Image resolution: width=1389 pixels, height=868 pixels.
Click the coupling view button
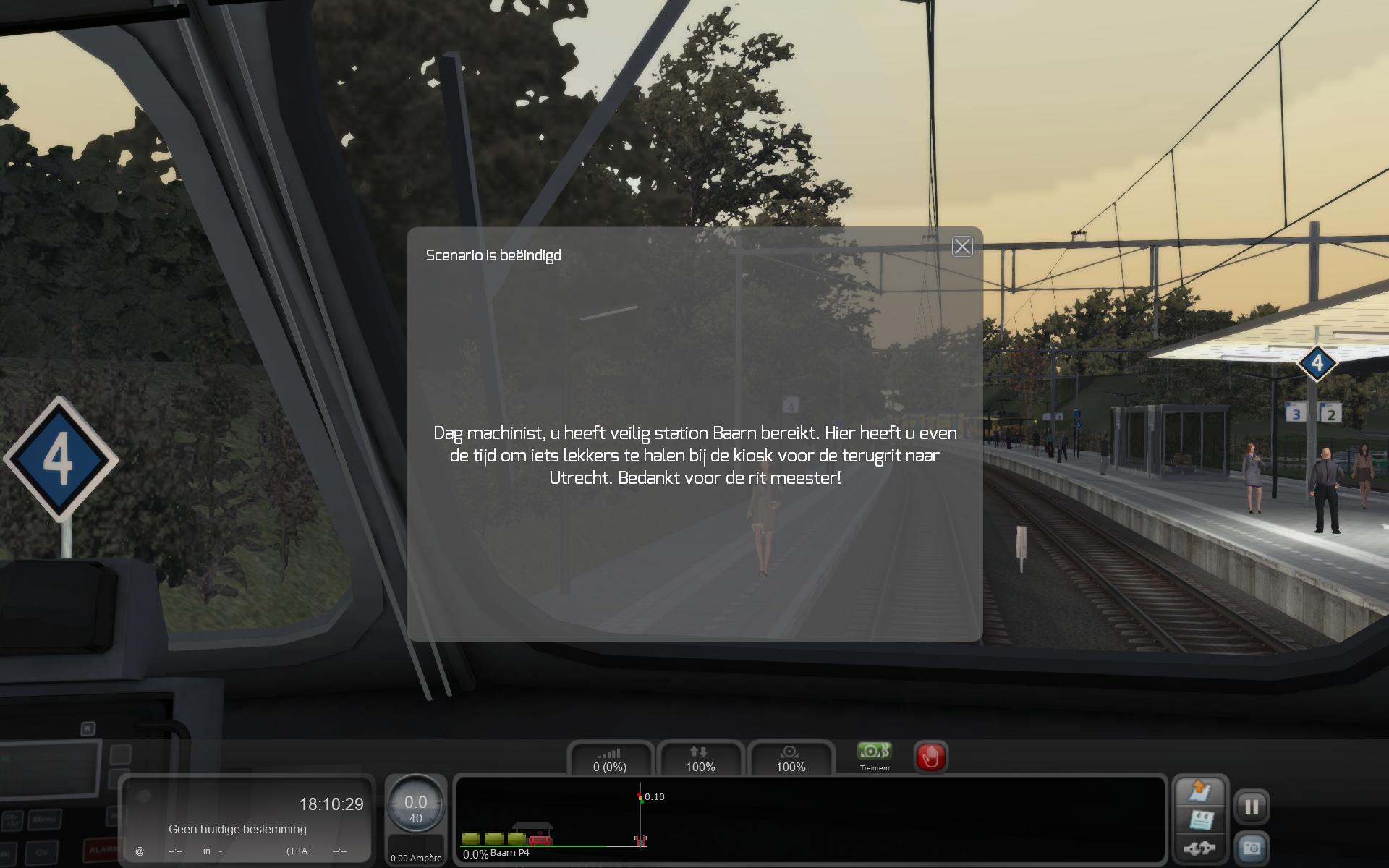click(x=1199, y=848)
